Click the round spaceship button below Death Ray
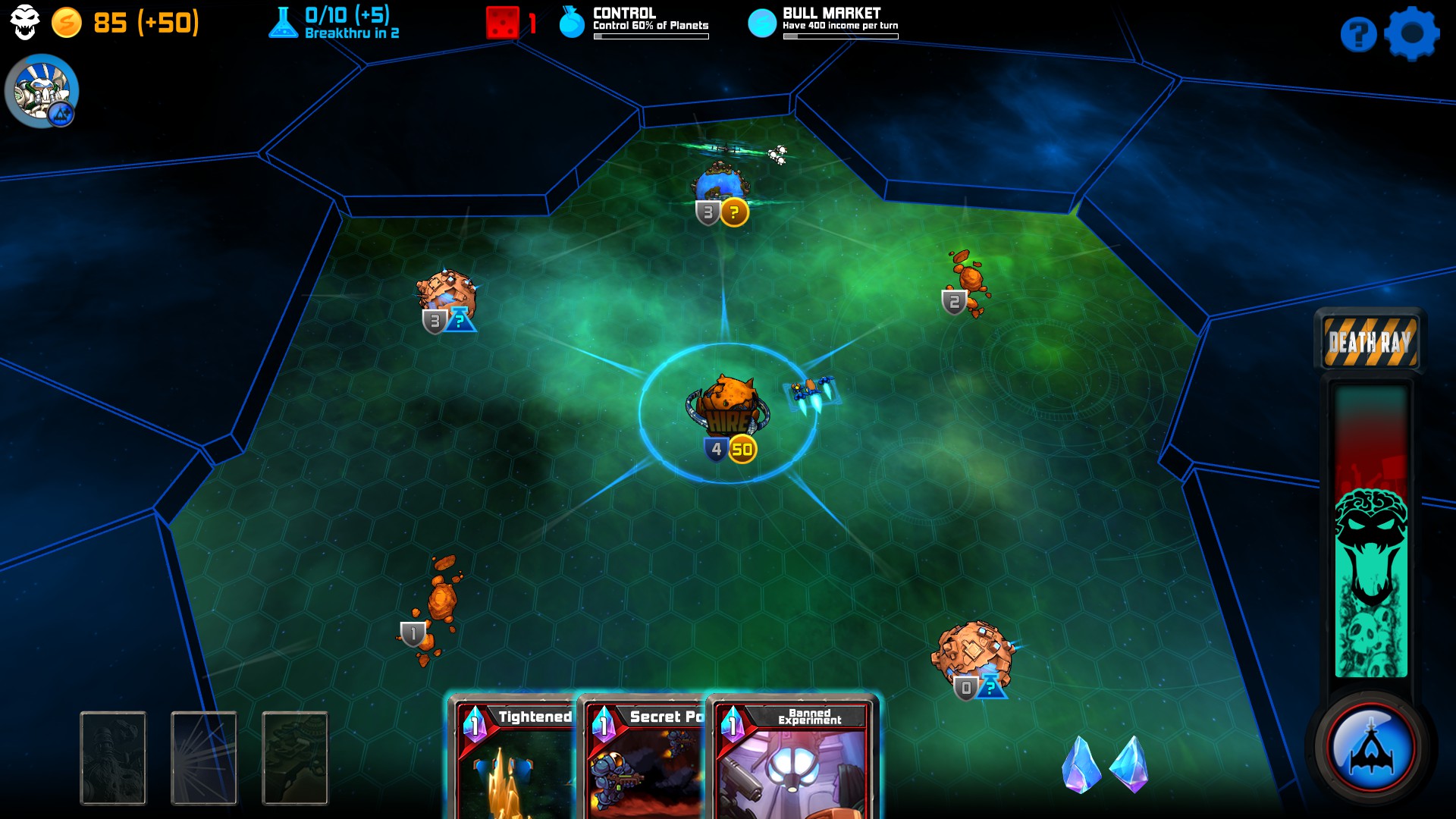The width and height of the screenshot is (1456, 819). click(1370, 748)
